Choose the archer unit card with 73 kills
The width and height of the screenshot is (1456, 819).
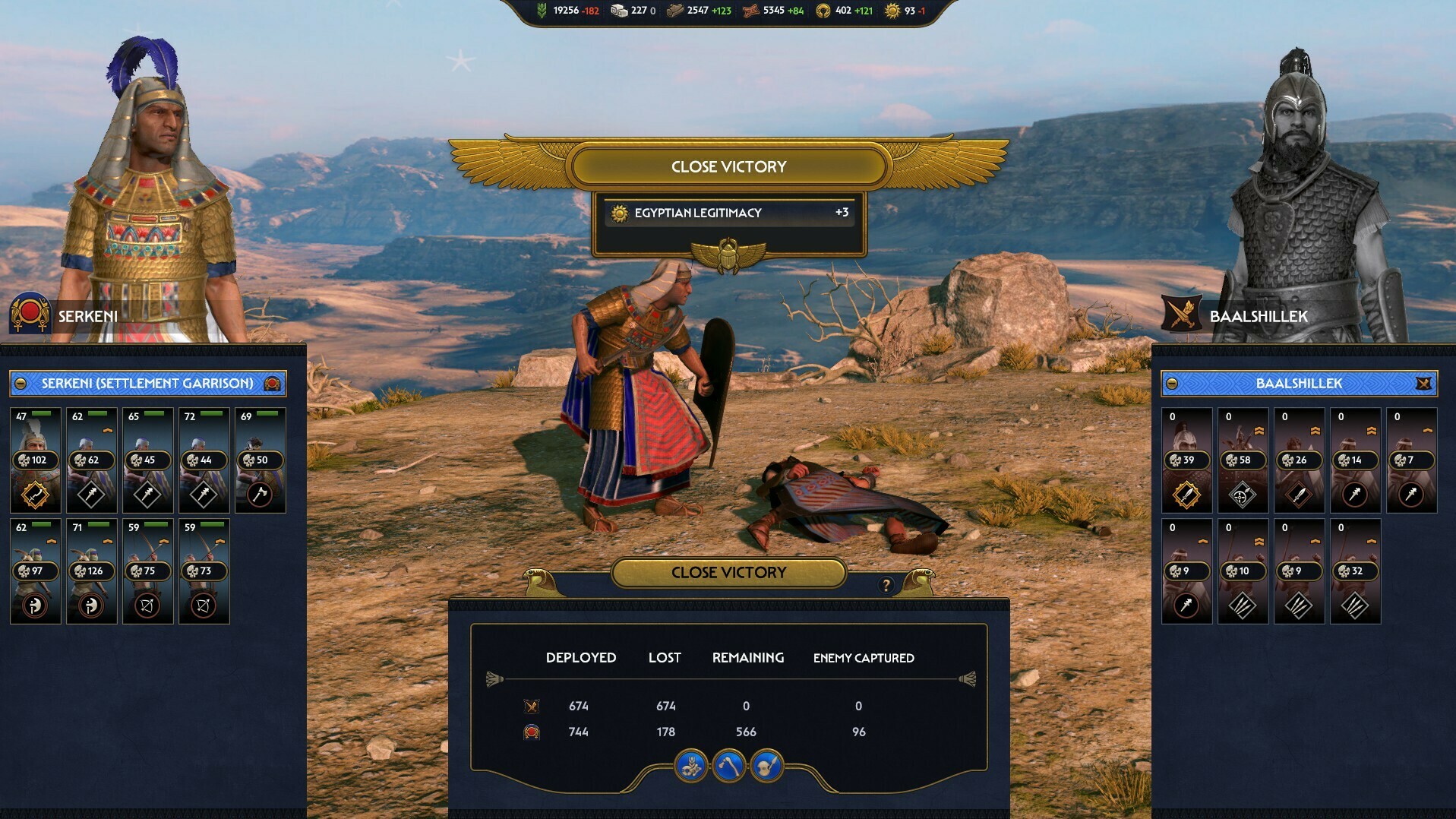pyautogui.click(x=204, y=571)
